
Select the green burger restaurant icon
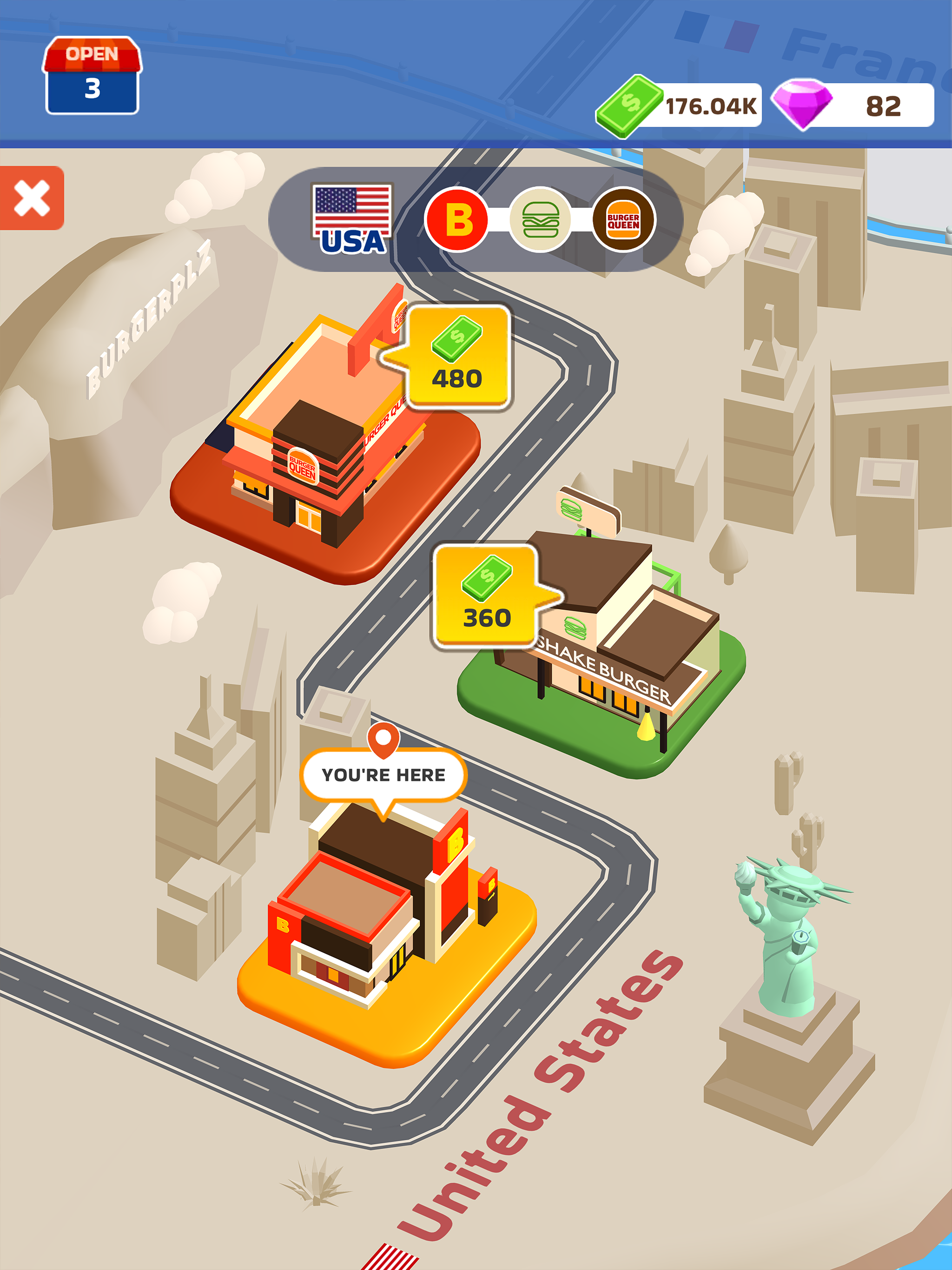point(540,219)
